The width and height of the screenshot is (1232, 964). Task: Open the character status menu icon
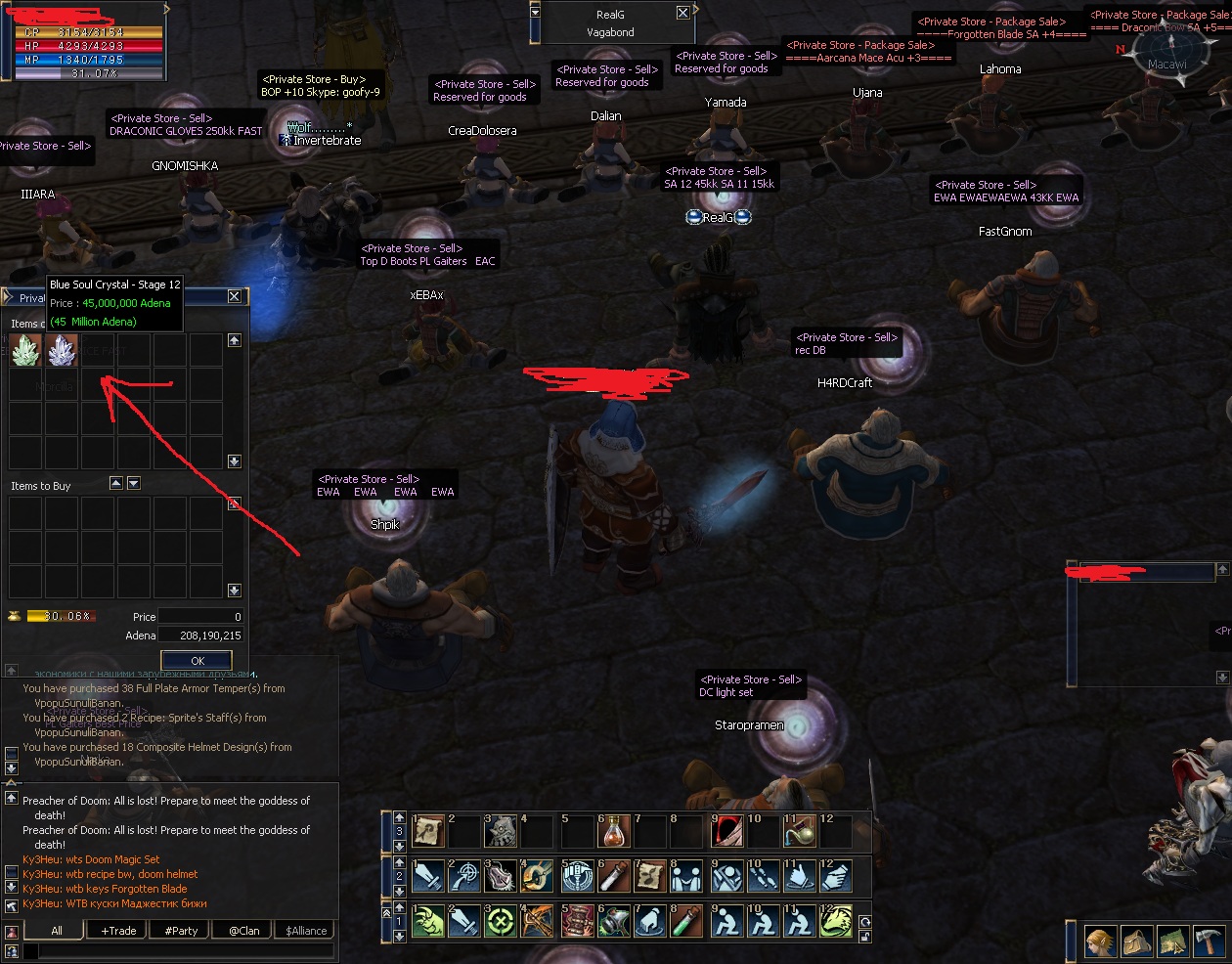pos(1100,942)
